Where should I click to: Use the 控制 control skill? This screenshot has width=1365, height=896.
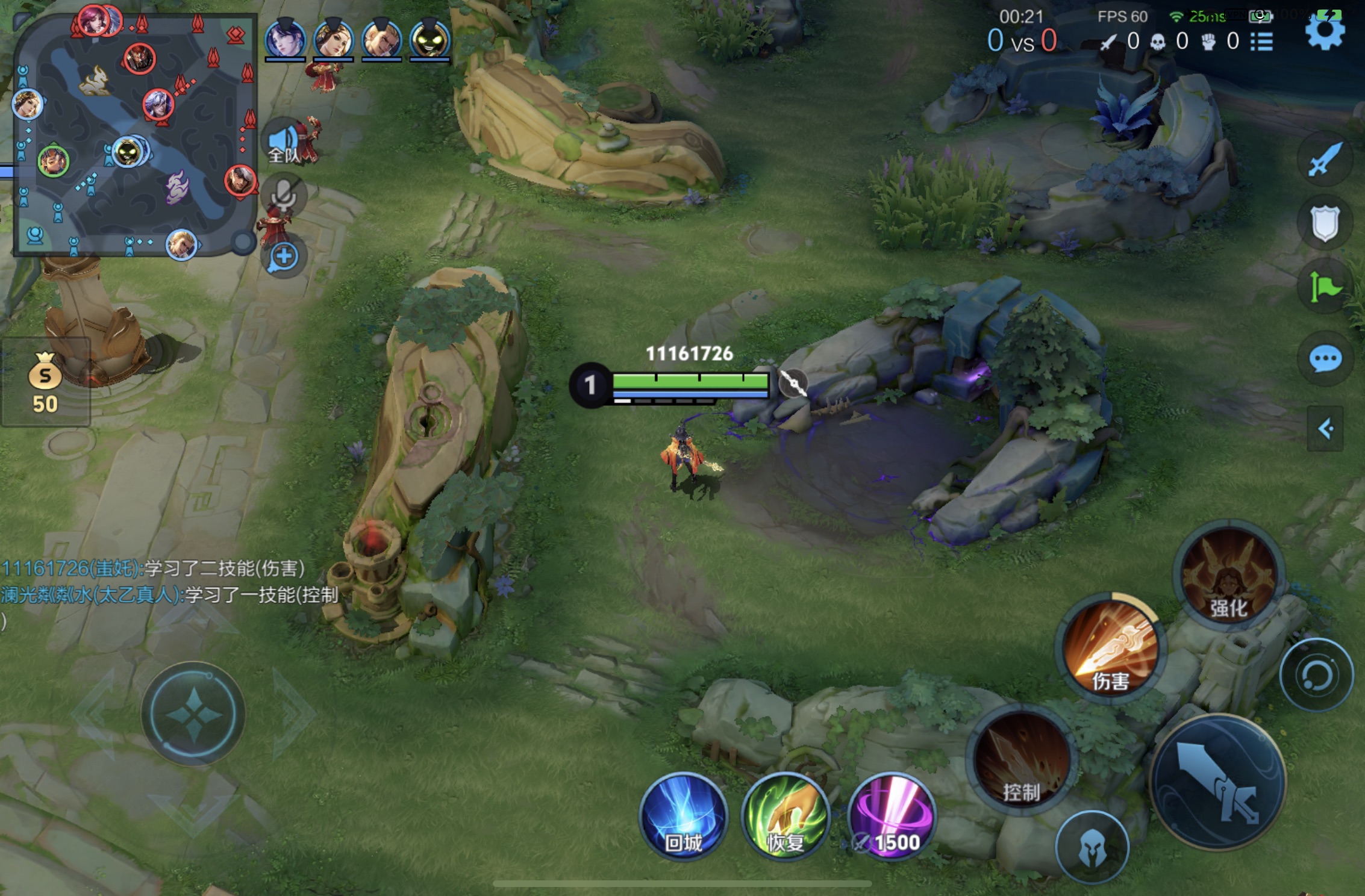click(x=1021, y=762)
